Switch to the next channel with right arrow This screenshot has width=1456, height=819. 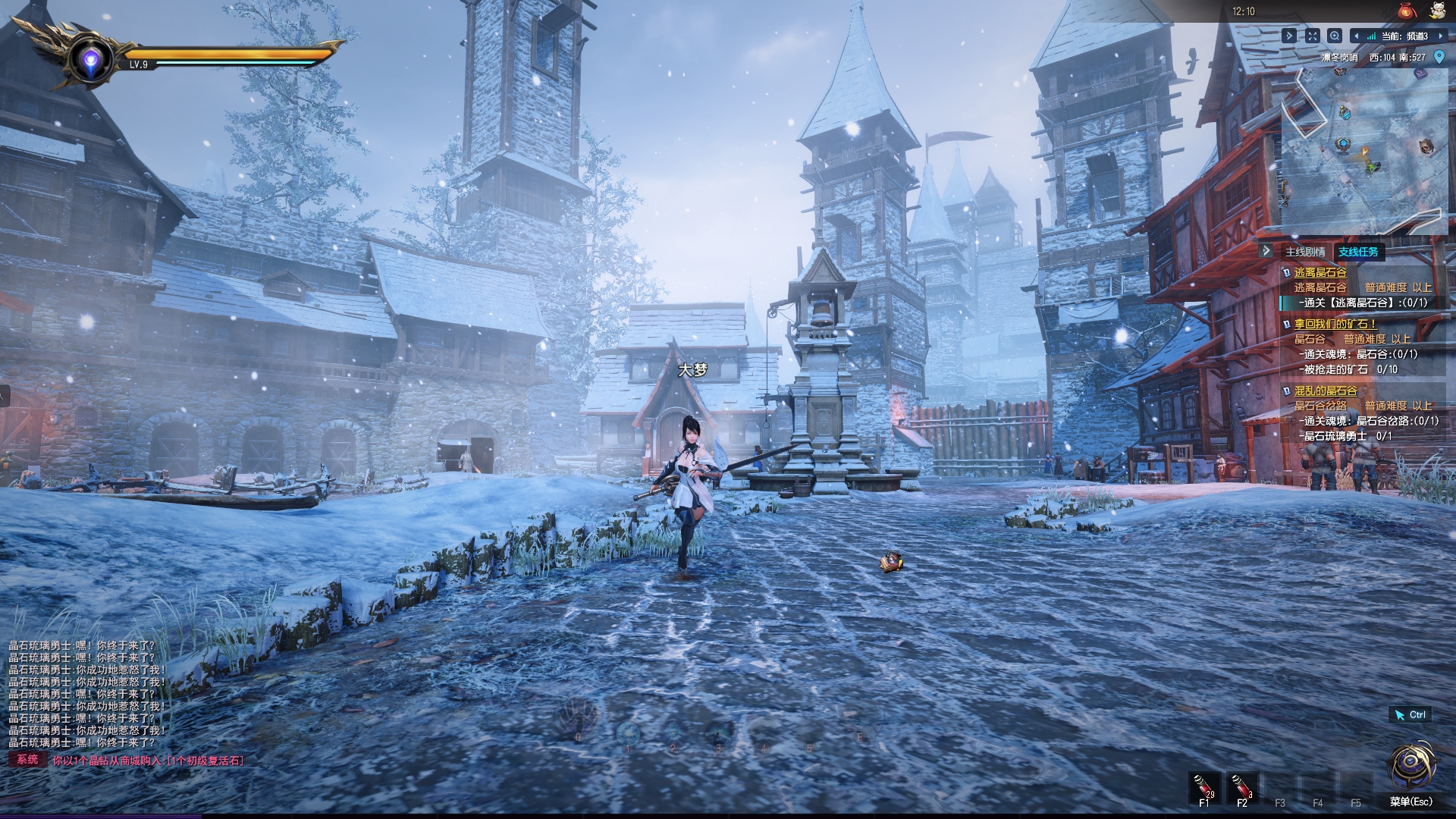tap(1440, 36)
